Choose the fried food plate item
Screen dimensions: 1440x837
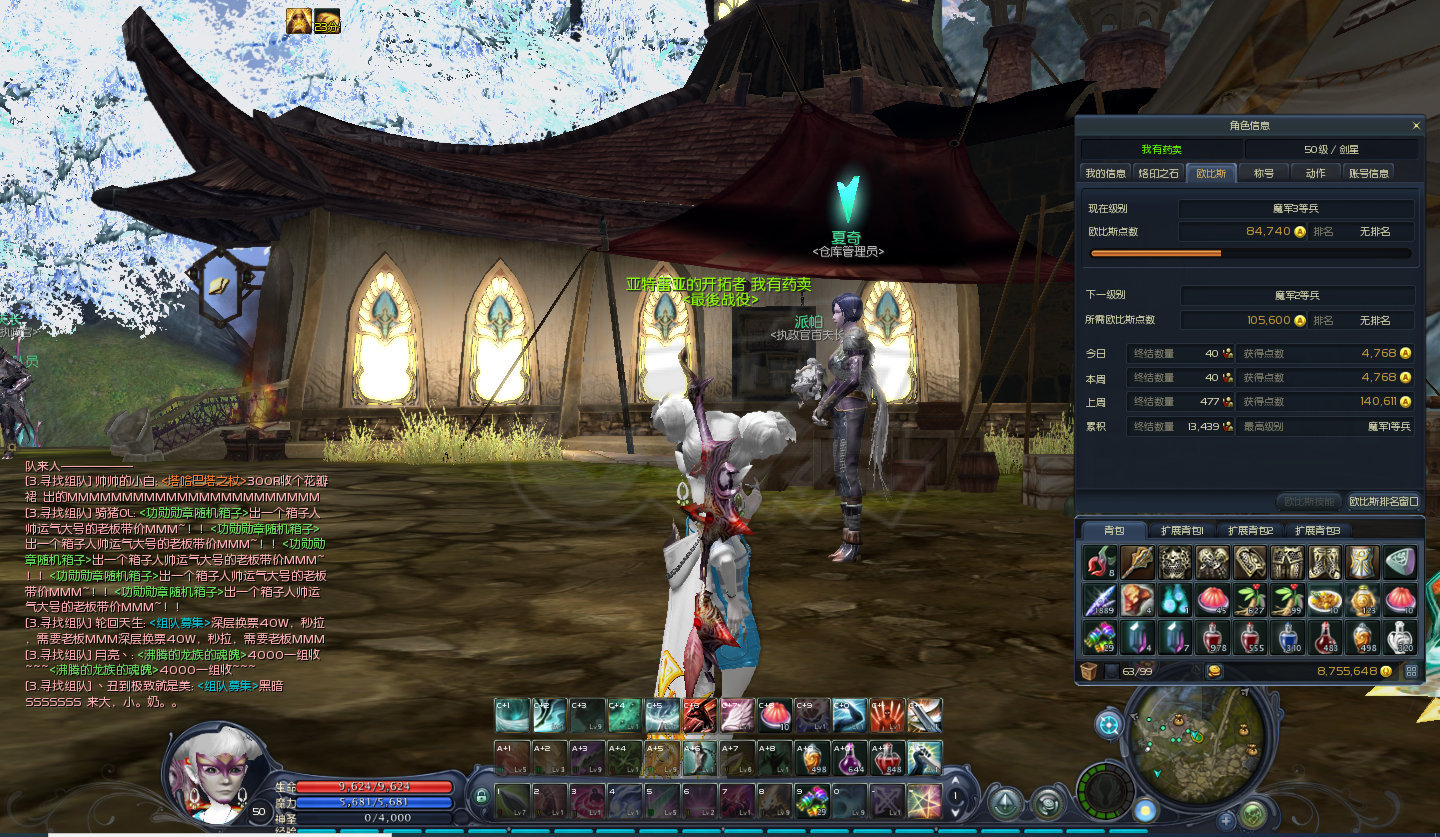coord(1326,600)
